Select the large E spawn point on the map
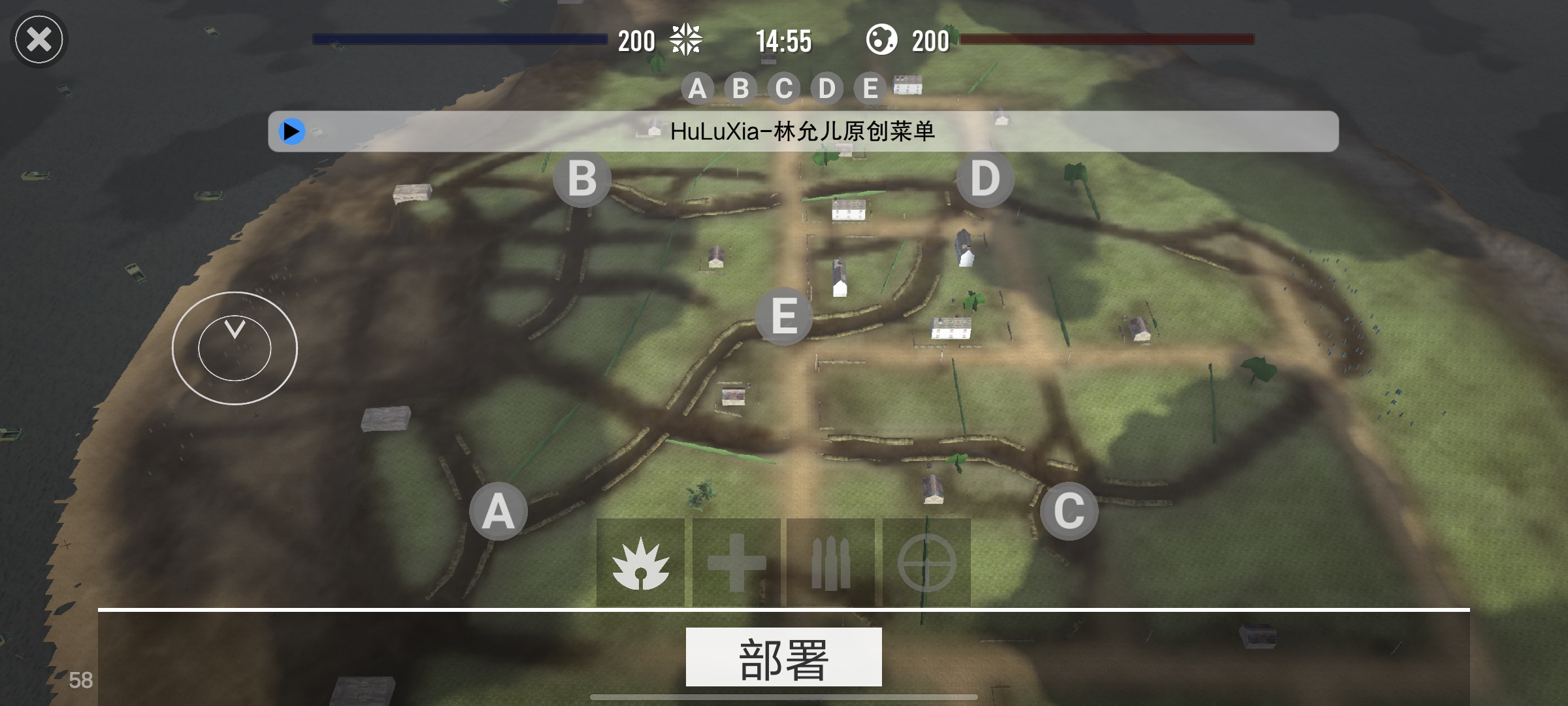The width and height of the screenshot is (1568, 706). click(784, 317)
